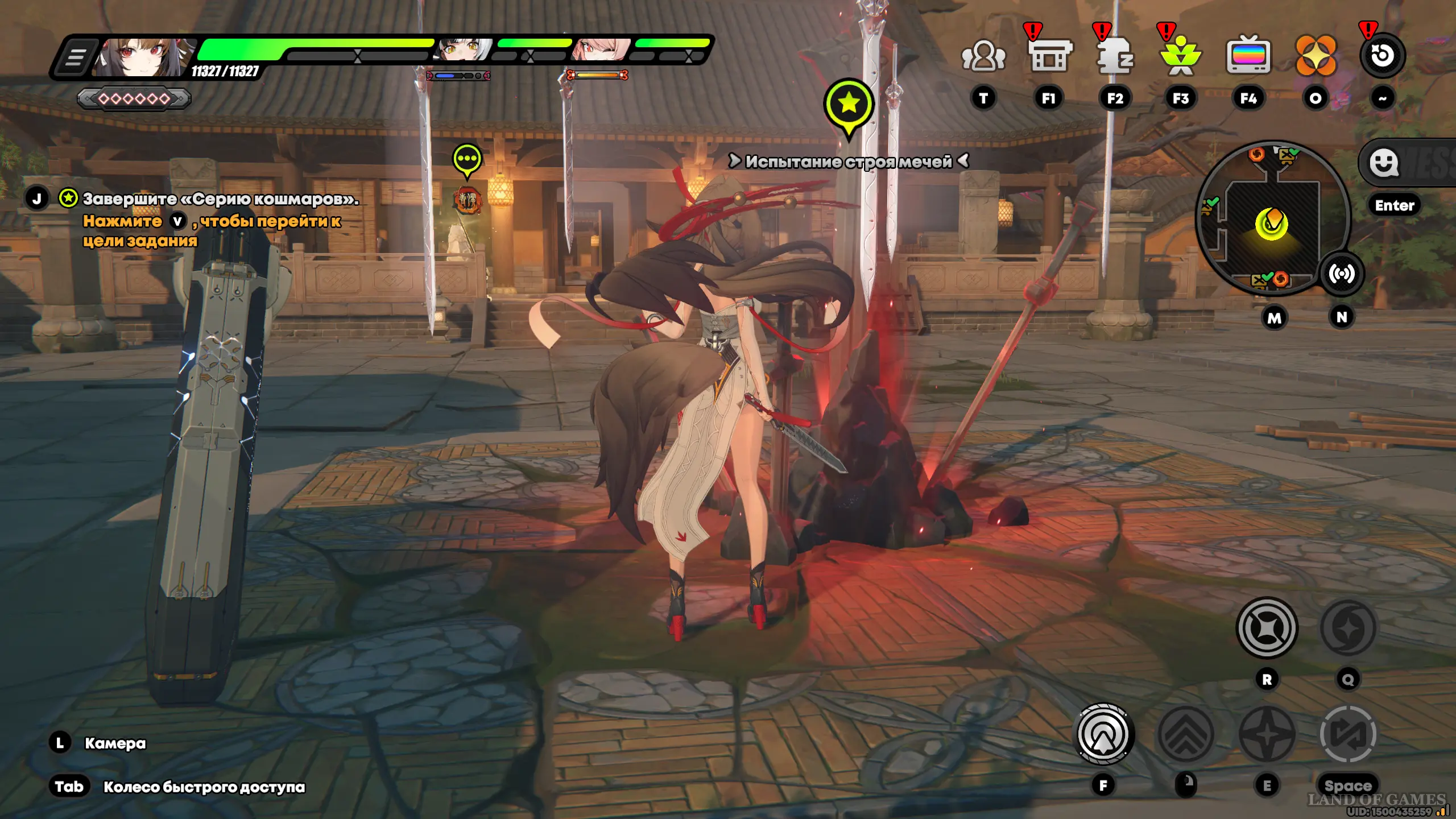Screen dimensions: 1456x819
Task: Click the signal broadcast icon near minimap
Action: click(1342, 275)
